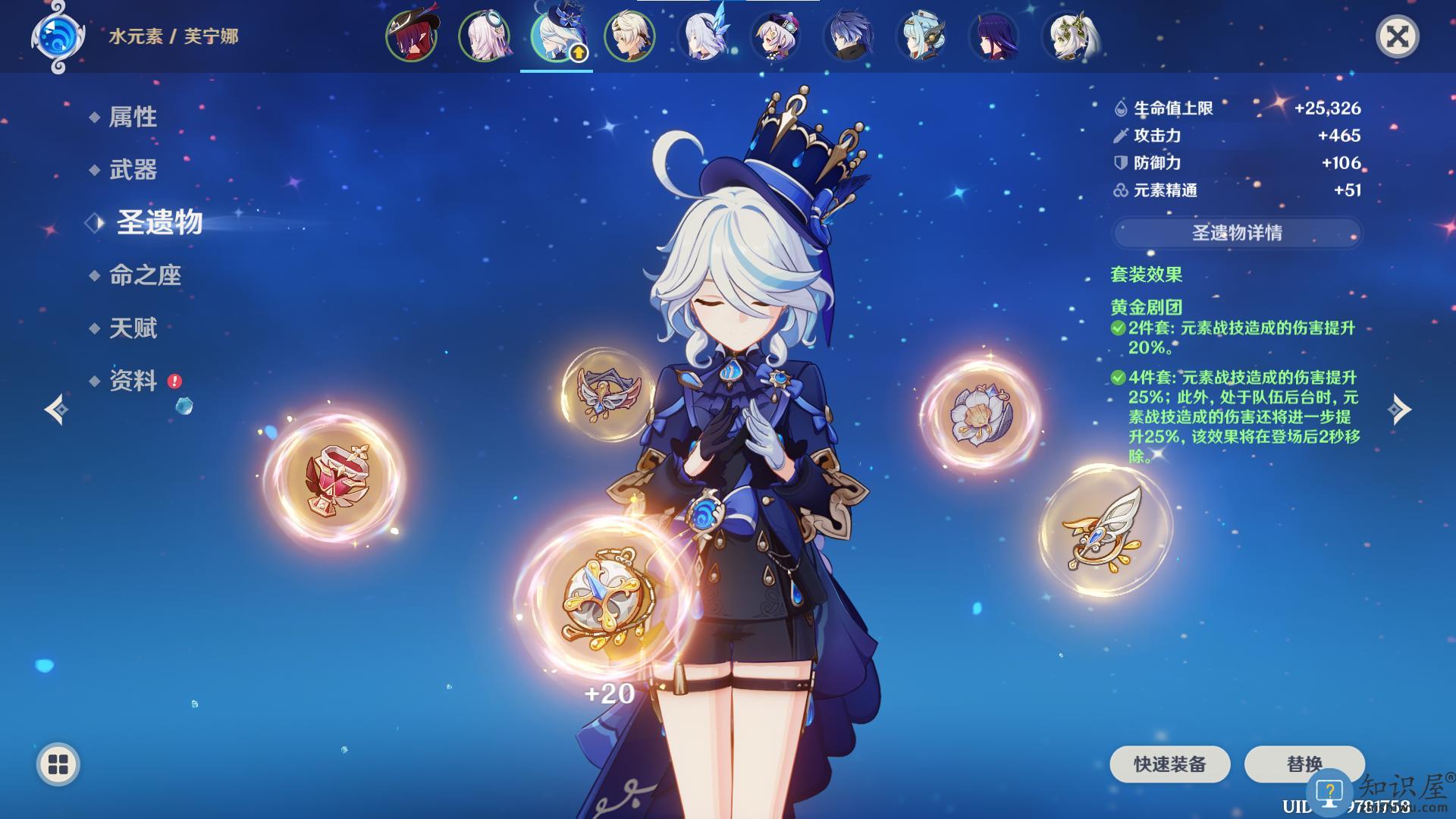Select the red goblet artifact slot

click(336, 478)
